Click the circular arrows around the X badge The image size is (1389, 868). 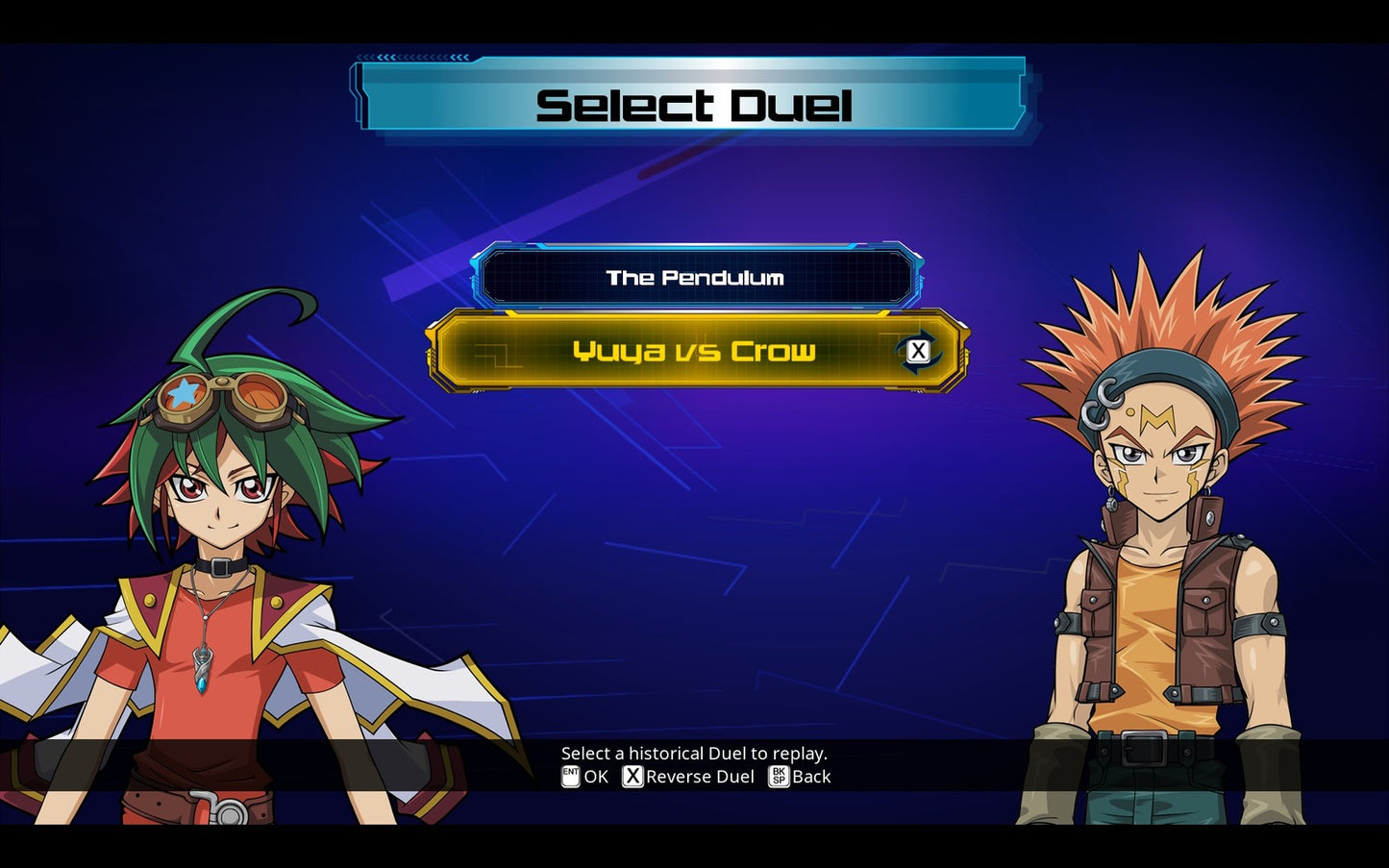point(918,351)
